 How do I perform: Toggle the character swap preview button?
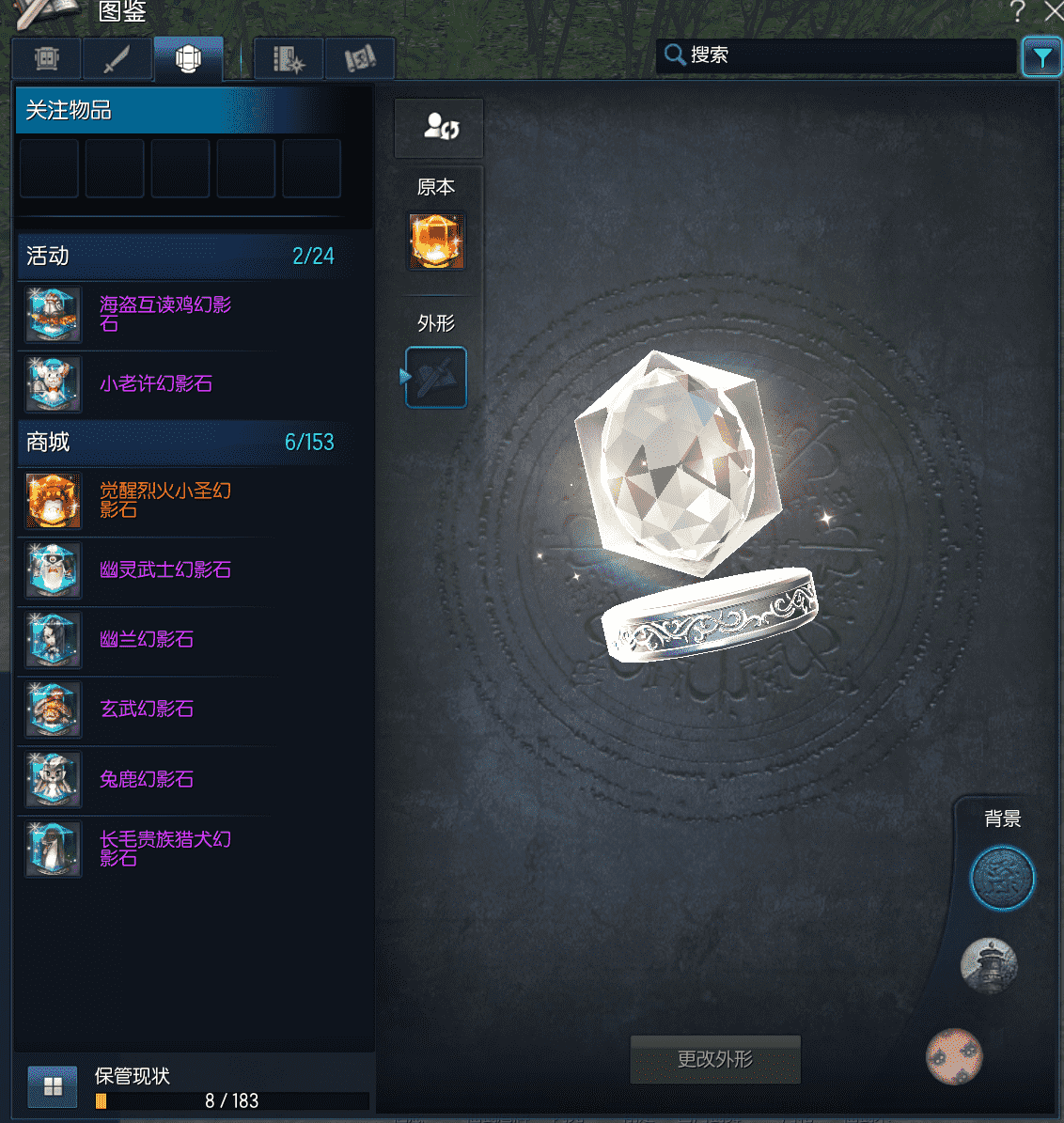point(439,127)
